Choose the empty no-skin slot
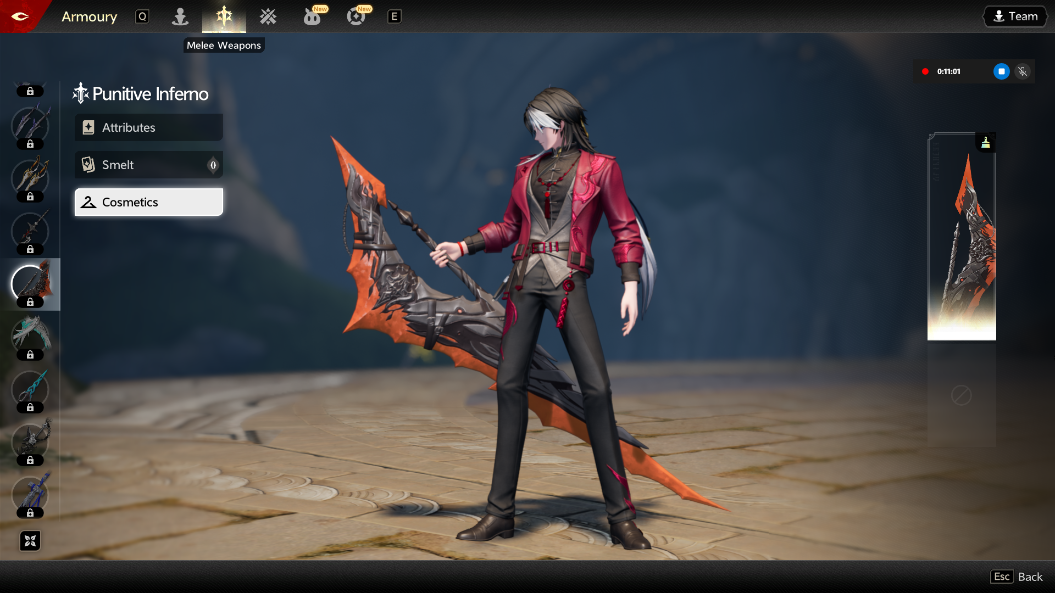Screen dimensions: 1055x593 coord(961,396)
